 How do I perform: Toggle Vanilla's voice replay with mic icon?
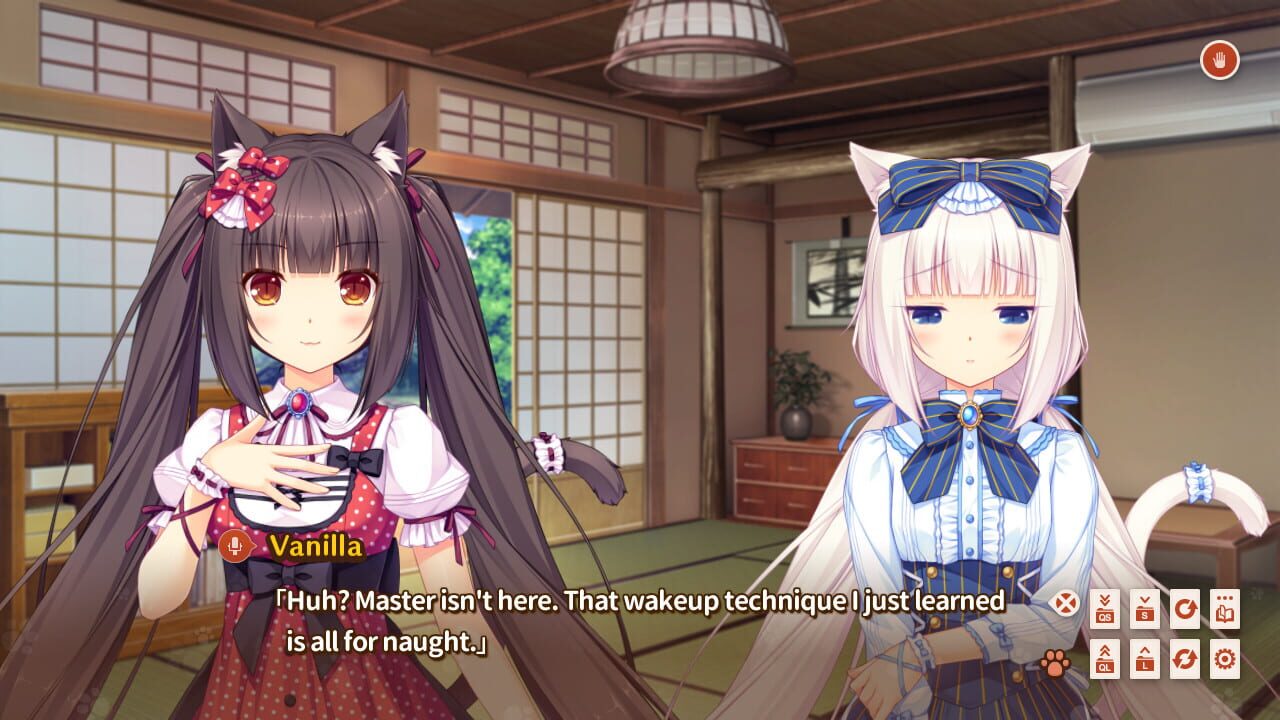click(233, 544)
